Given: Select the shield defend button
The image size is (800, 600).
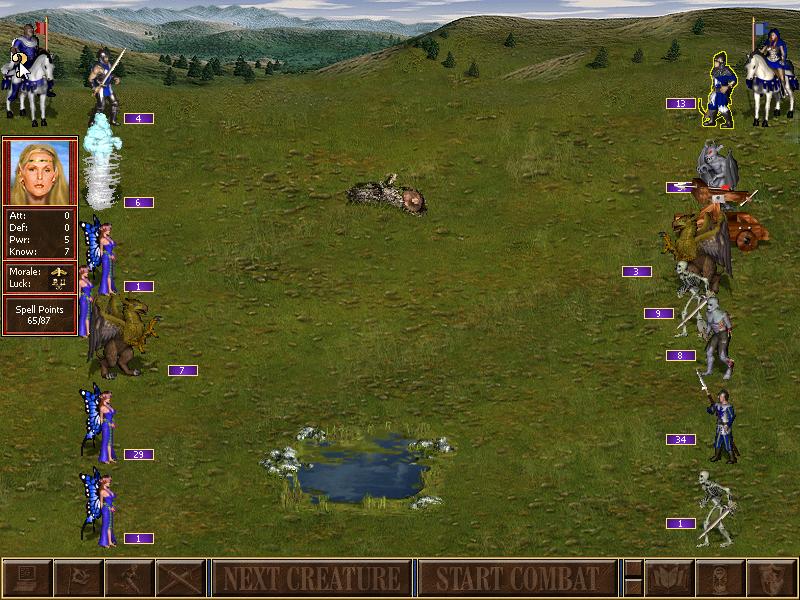Looking at the screenshot, I should 771,578.
